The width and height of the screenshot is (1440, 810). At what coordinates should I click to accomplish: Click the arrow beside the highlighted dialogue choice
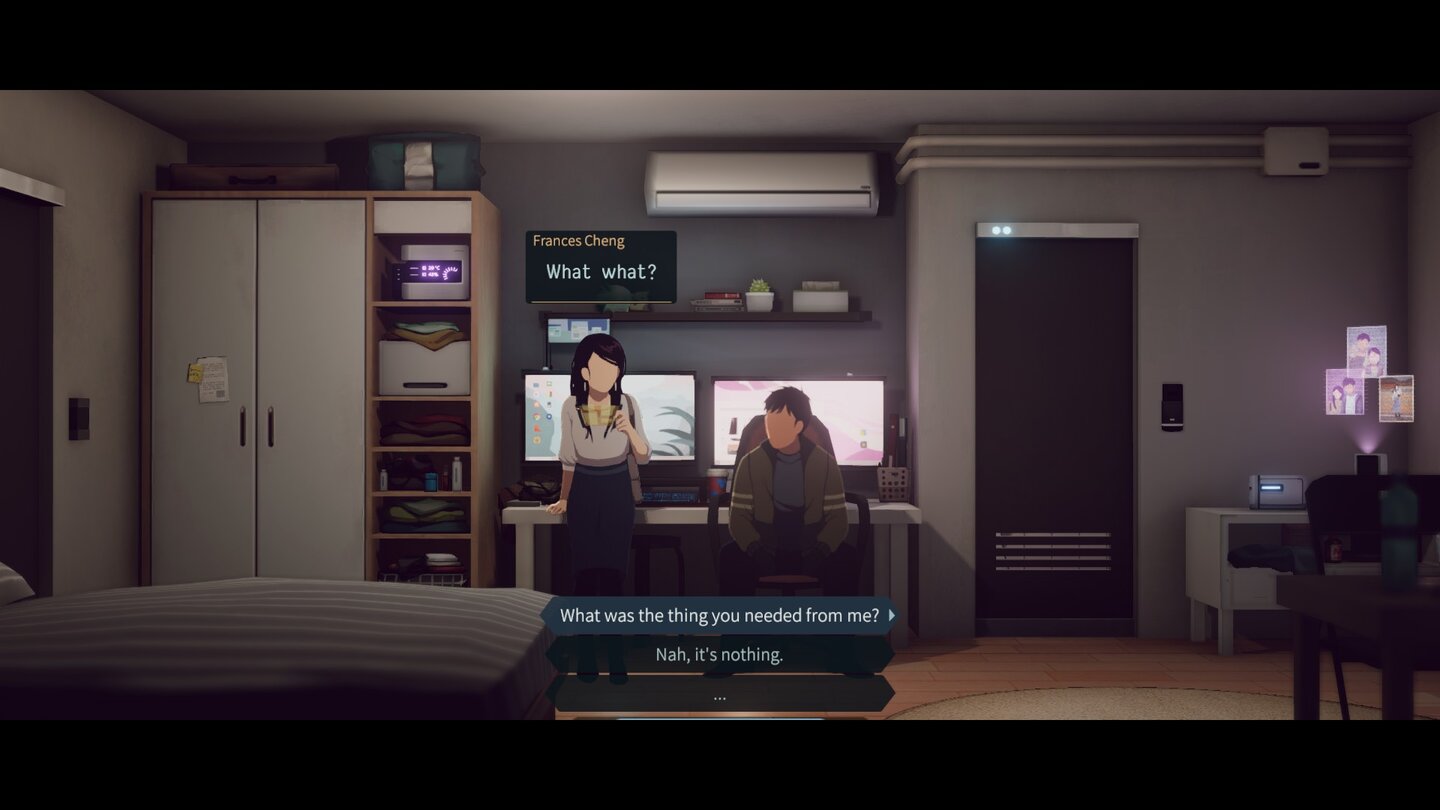[x=889, y=615]
